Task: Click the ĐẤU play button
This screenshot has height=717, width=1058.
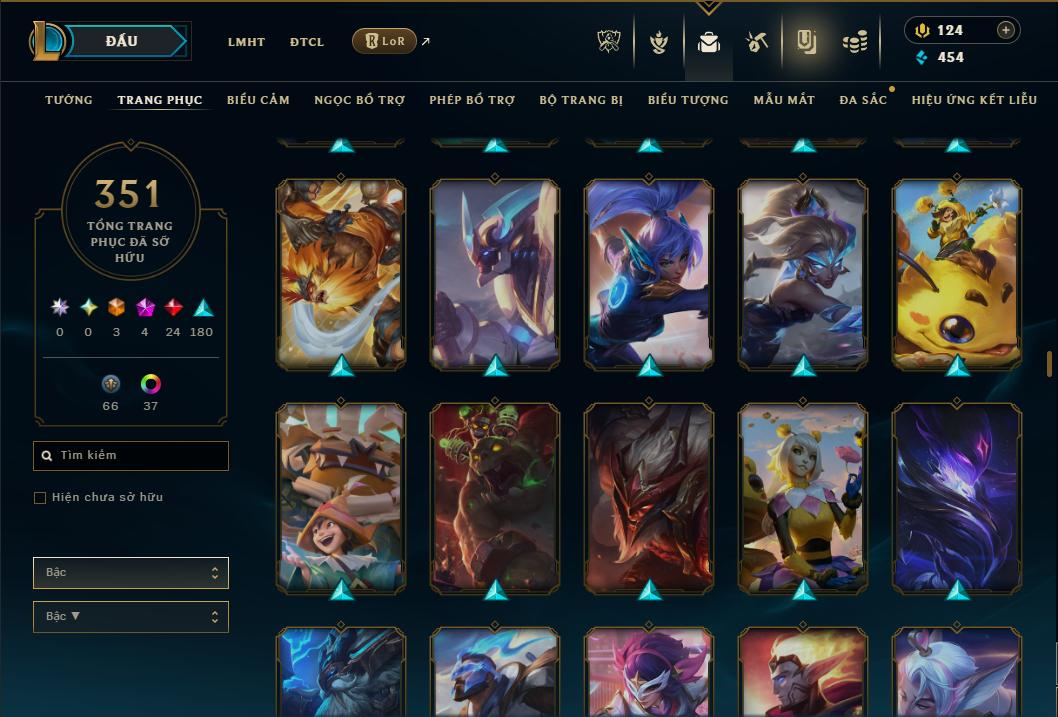Action: (x=121, y=41)
